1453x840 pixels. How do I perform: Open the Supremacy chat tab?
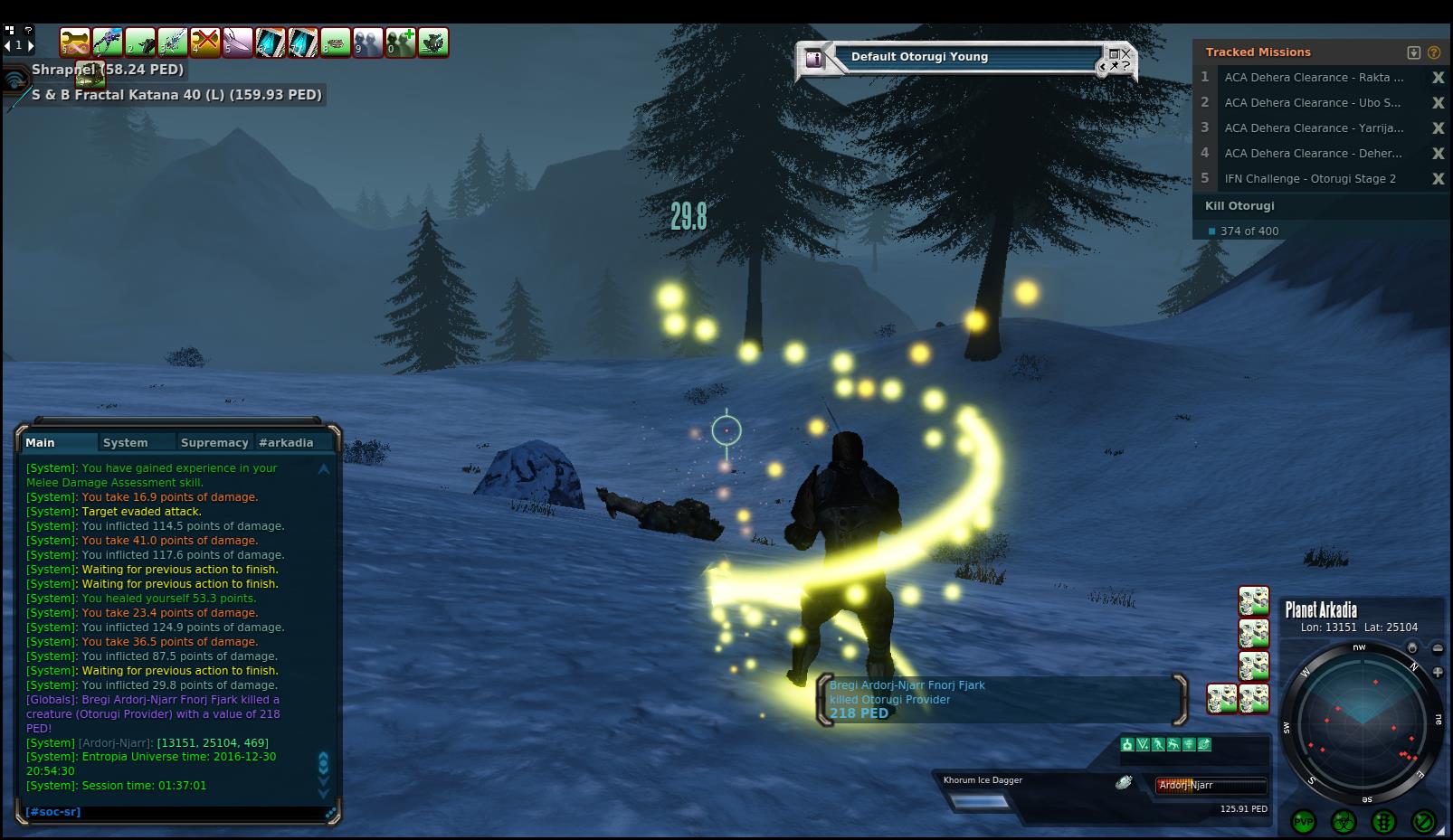coord(214,443)
